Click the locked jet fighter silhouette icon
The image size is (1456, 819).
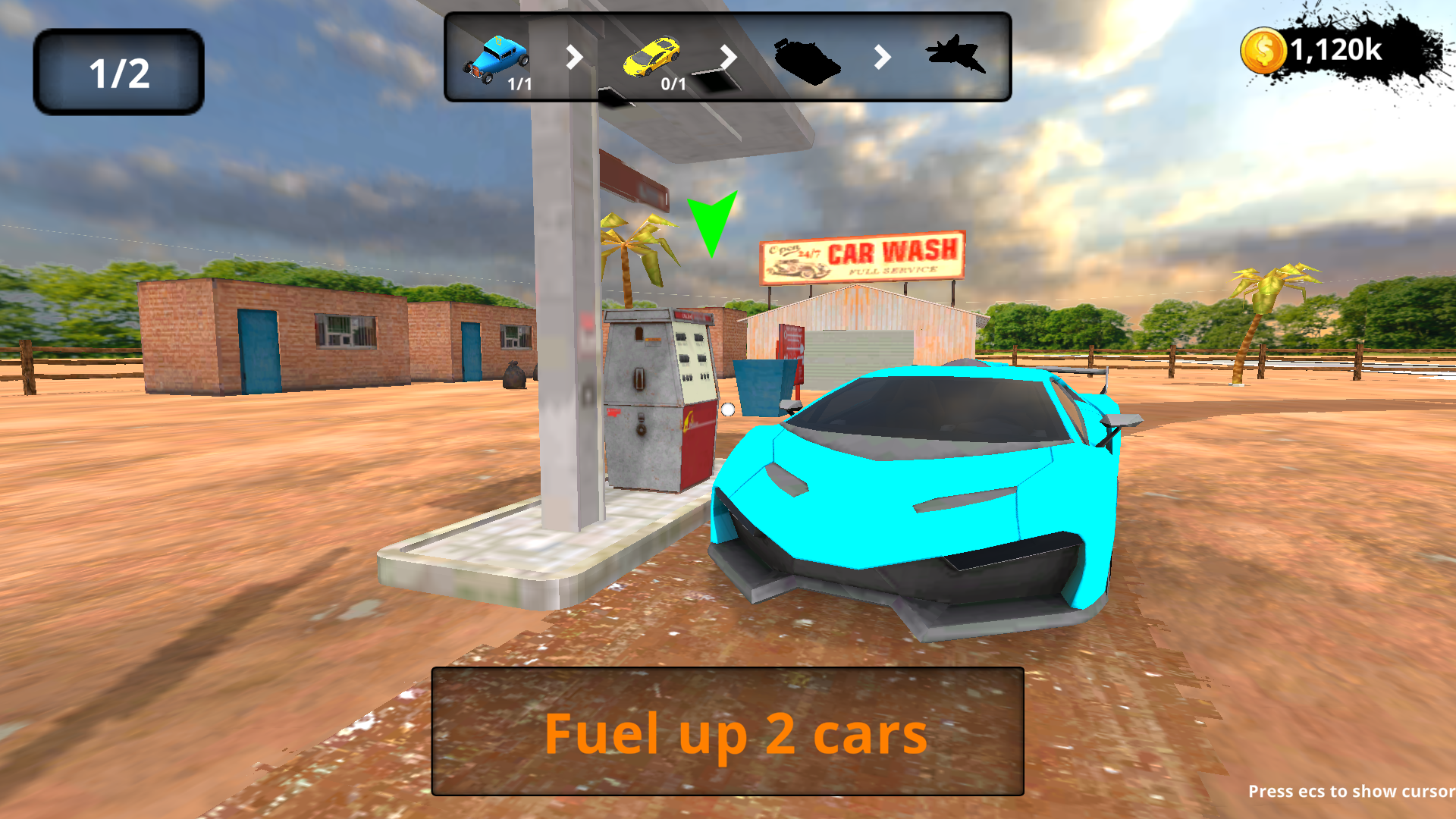pos(957,55)
